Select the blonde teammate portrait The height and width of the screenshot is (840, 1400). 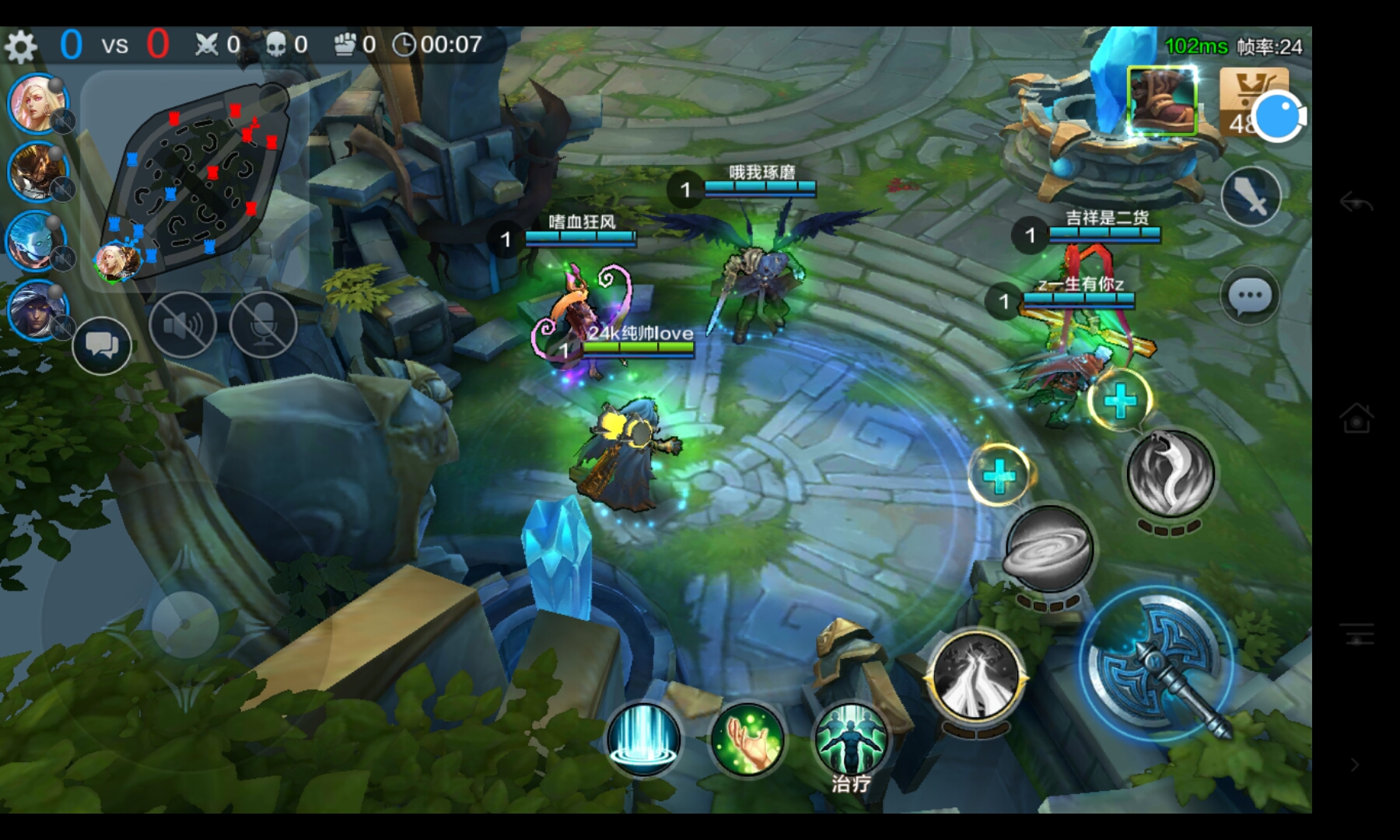tap(37, 103)
